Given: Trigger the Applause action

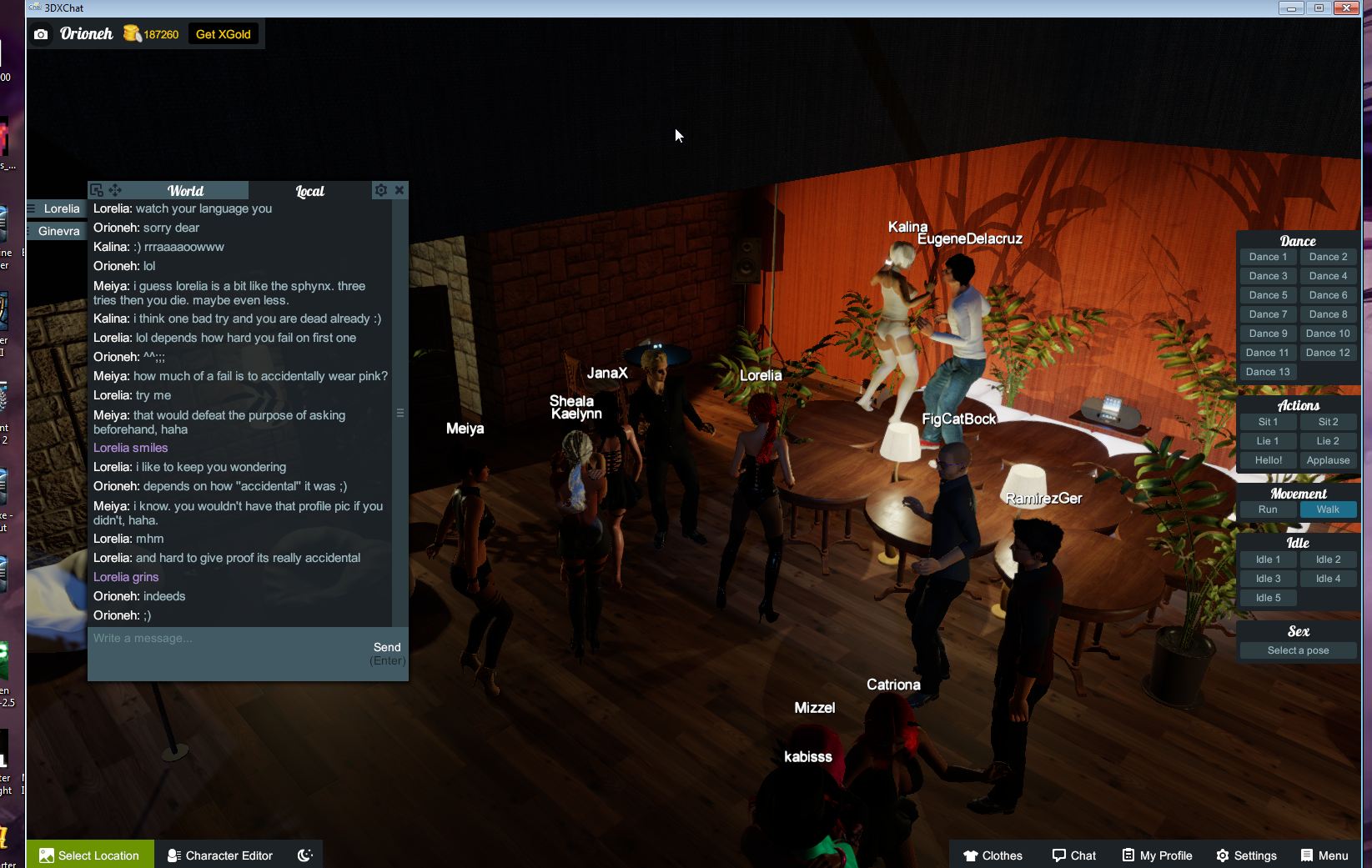Looking at the screenshot, I should click(1327, 459).
